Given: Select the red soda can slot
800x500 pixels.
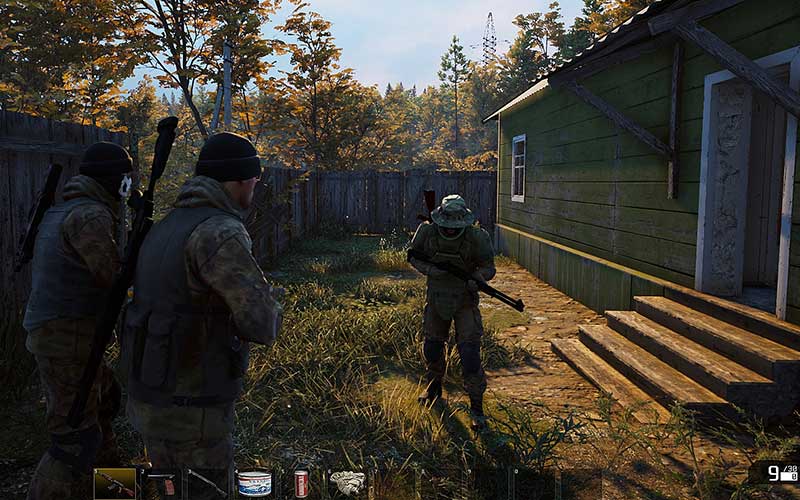Looking at the screenshot, I should click(x=300, y=484).
